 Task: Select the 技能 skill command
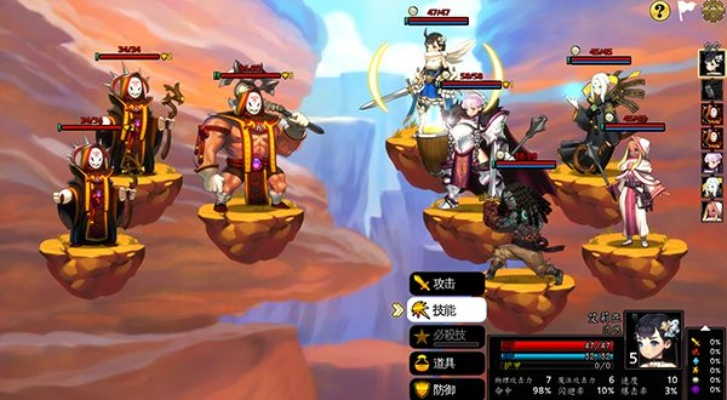coord(446,311)
